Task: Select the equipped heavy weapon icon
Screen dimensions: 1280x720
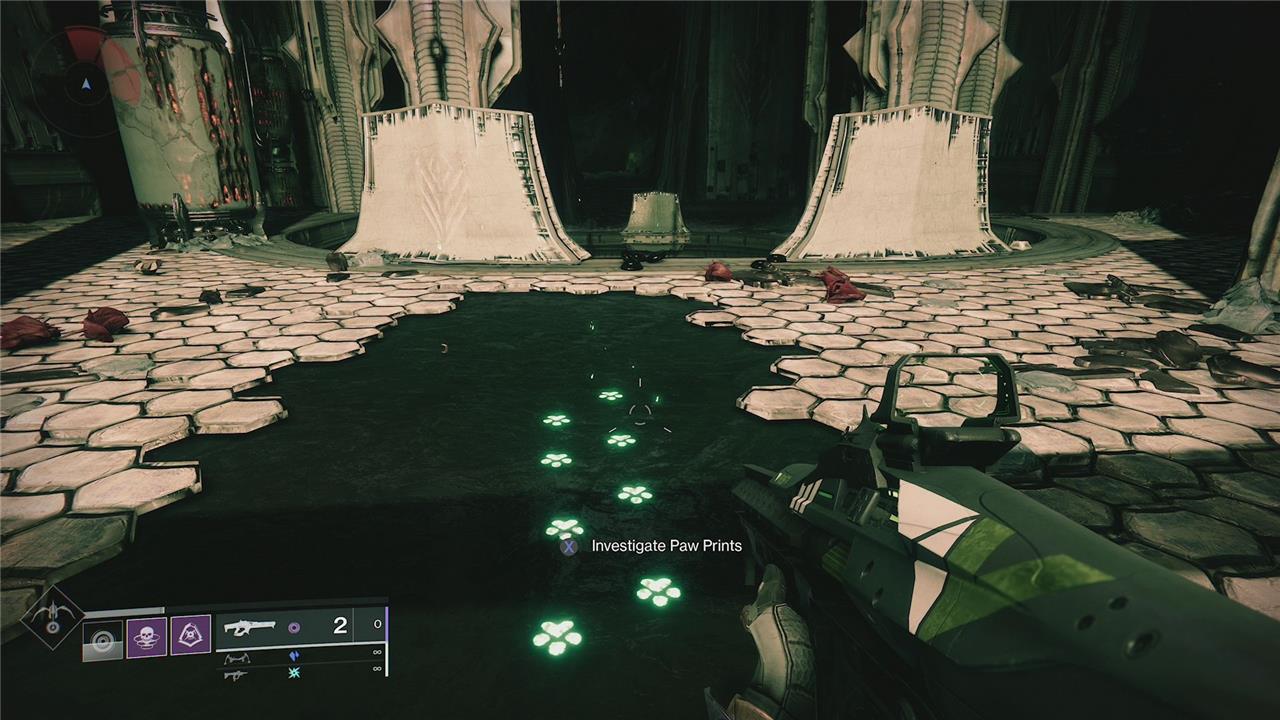Action: pos(250,627)
